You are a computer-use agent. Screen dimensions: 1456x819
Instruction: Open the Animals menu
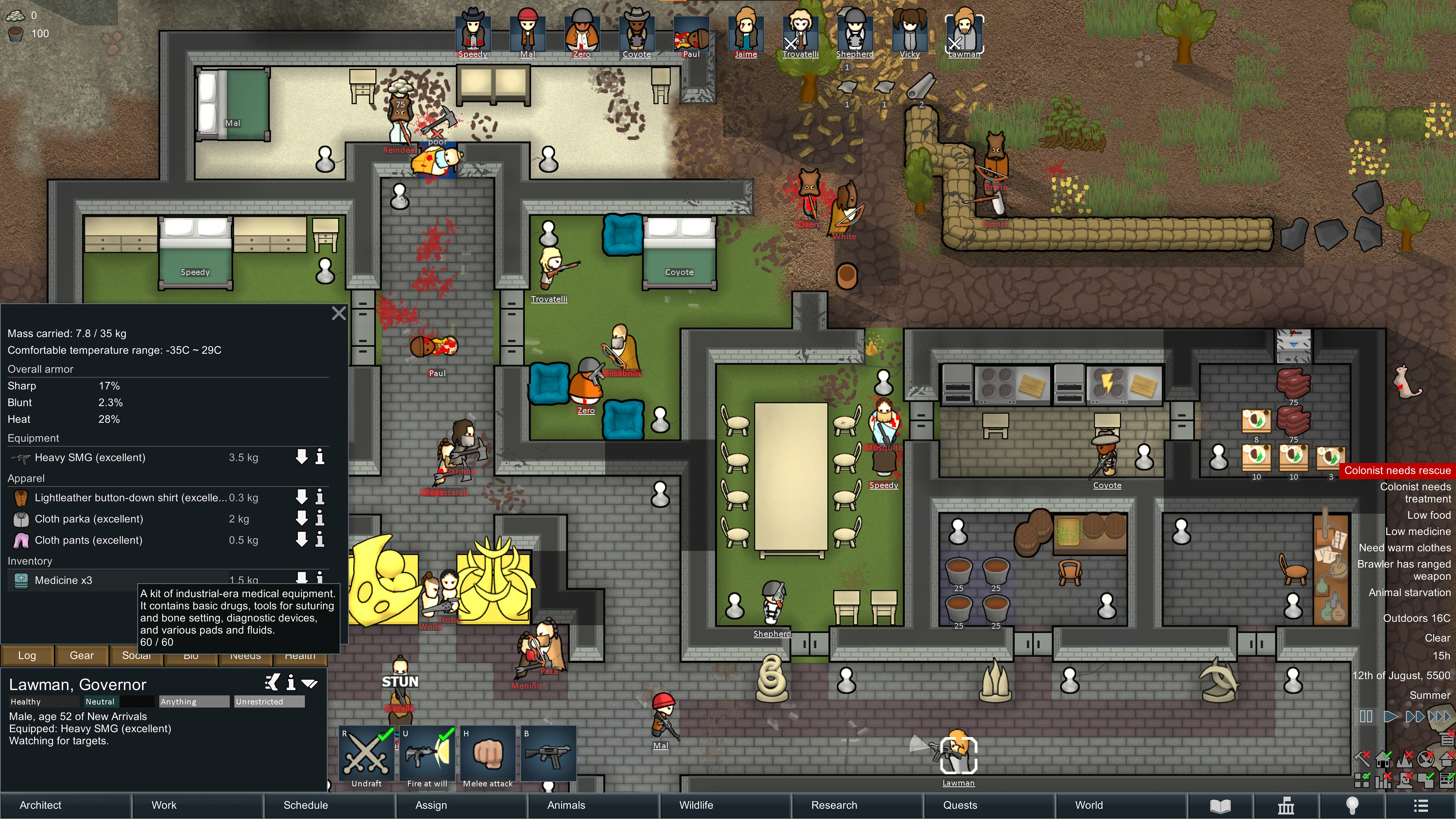pos(566,805)
